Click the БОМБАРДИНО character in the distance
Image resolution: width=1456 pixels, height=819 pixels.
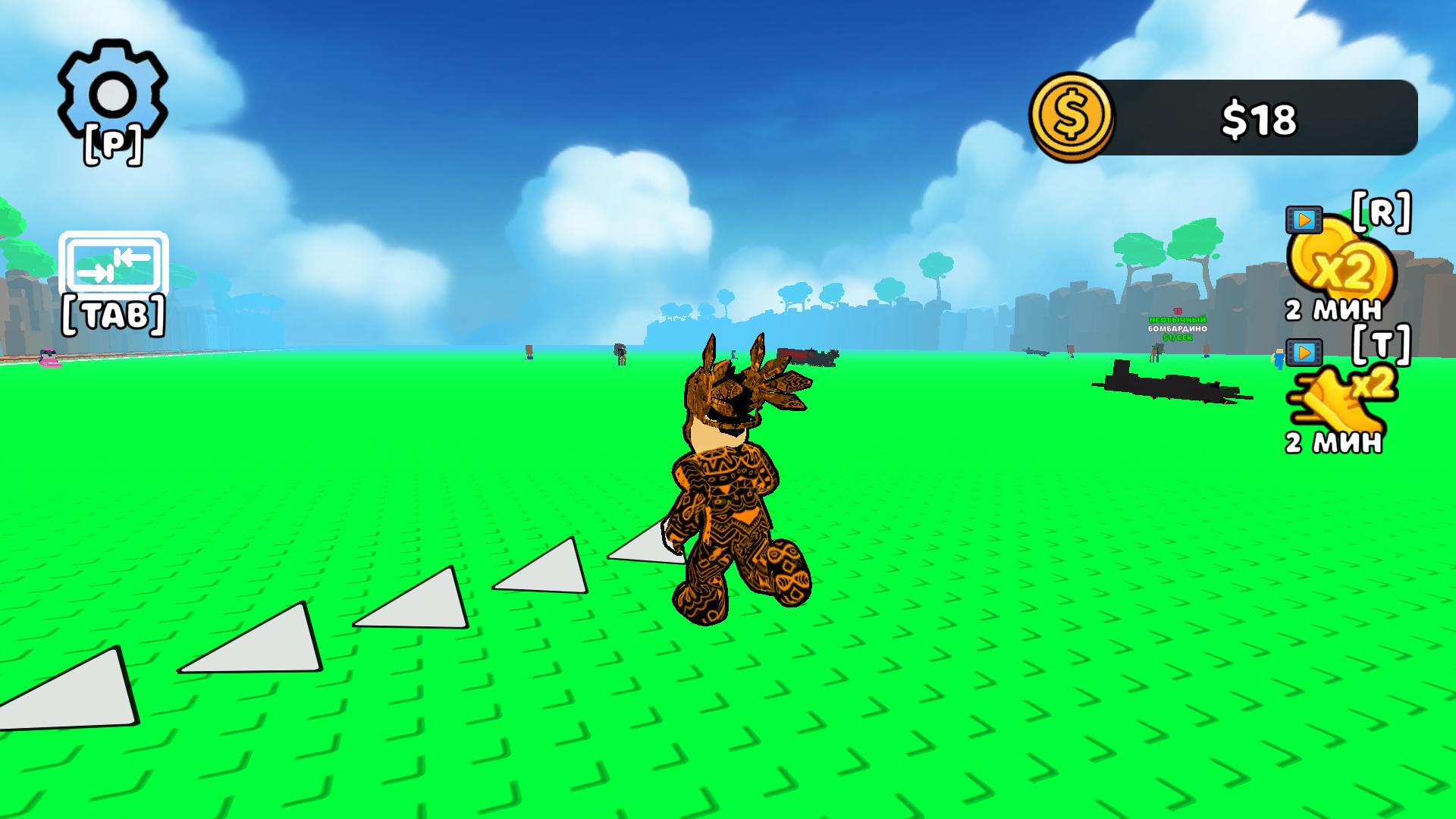1158,350
